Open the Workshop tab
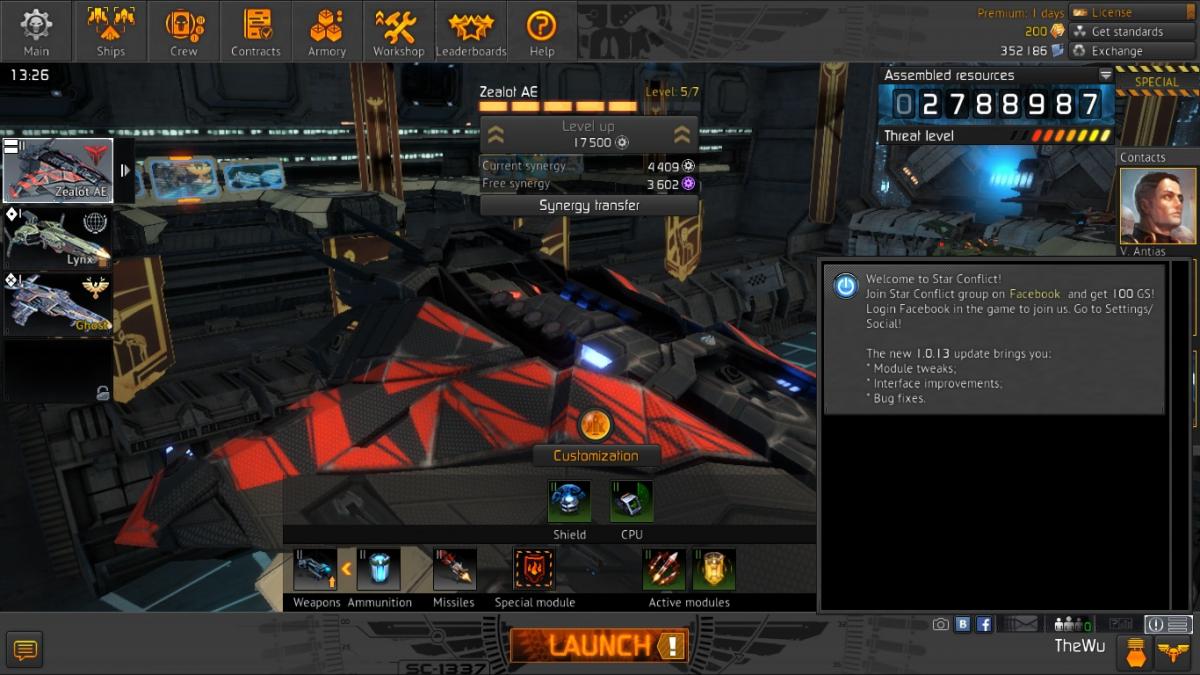 tap(399, 32)
